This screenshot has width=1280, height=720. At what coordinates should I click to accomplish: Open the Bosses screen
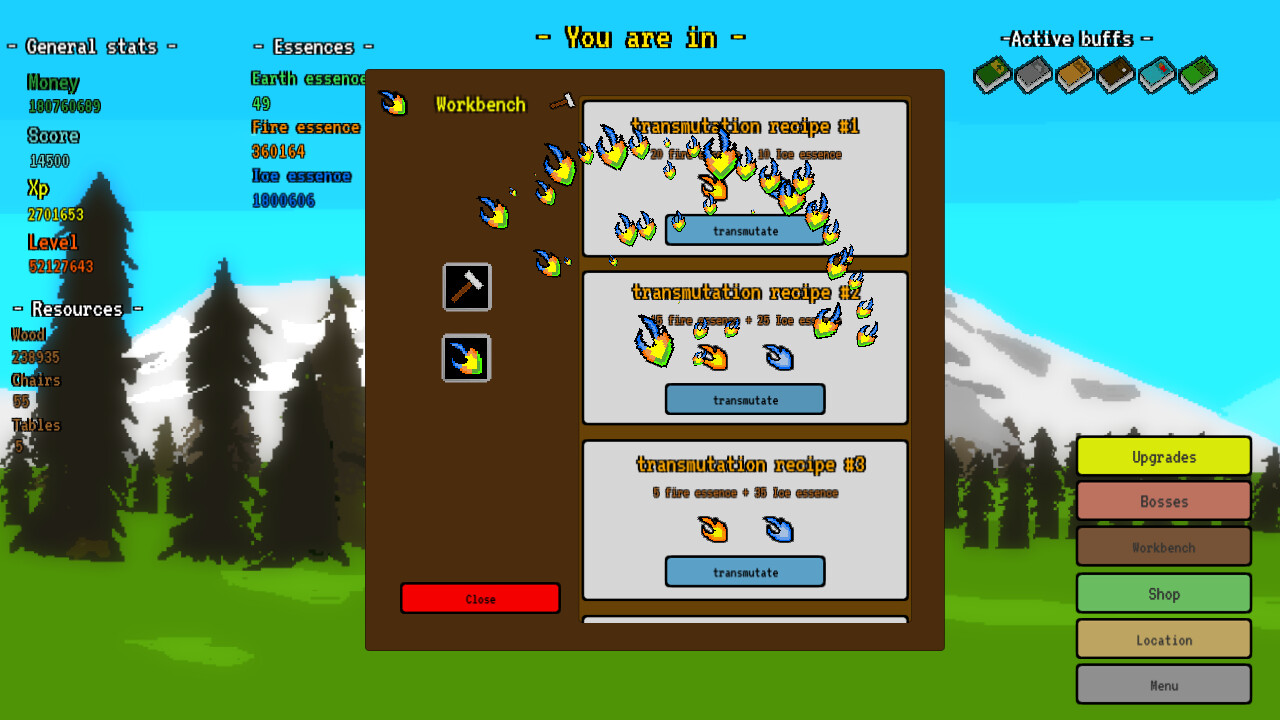pyautogui.click(x=1163, y=501)
